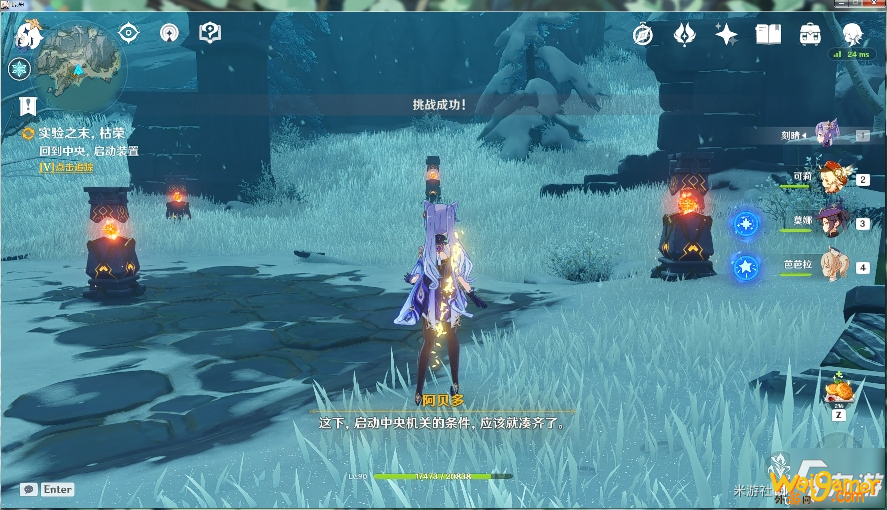Activate the elemental sight eye icon
Viewport: 887px width, 510px height.
pyautogui.click(x=129, y=33)
